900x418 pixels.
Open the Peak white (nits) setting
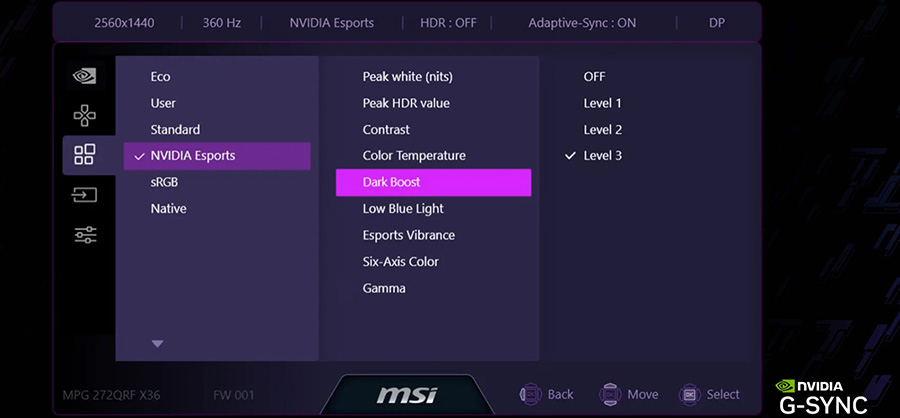(x=408, y=77)
